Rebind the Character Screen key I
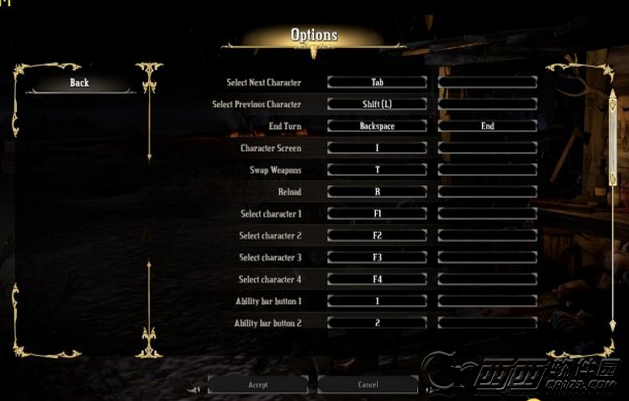This screenshot has width=629, height=401. click(x=377, y=148)
